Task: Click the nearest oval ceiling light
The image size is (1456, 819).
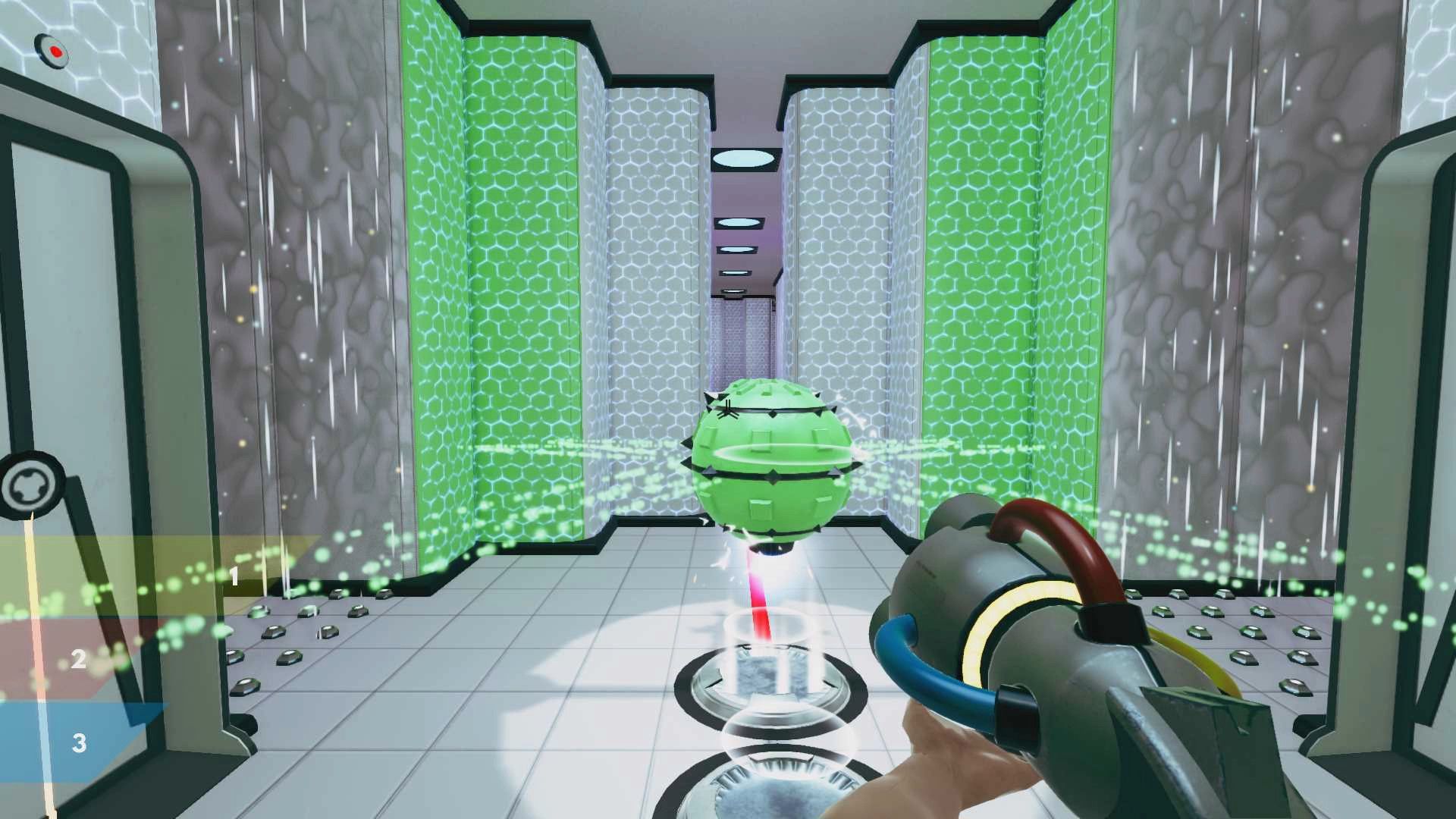Action: (x=742, y=158)
